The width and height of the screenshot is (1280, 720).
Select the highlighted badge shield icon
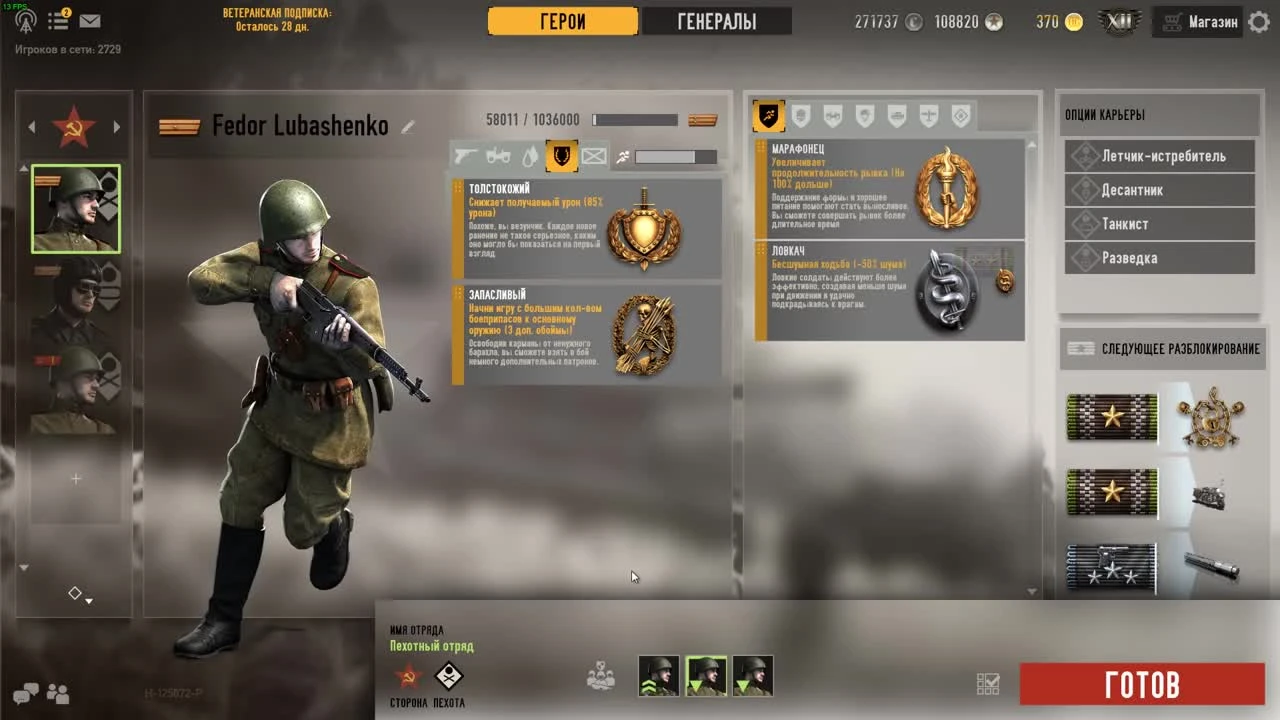(562, 157)
